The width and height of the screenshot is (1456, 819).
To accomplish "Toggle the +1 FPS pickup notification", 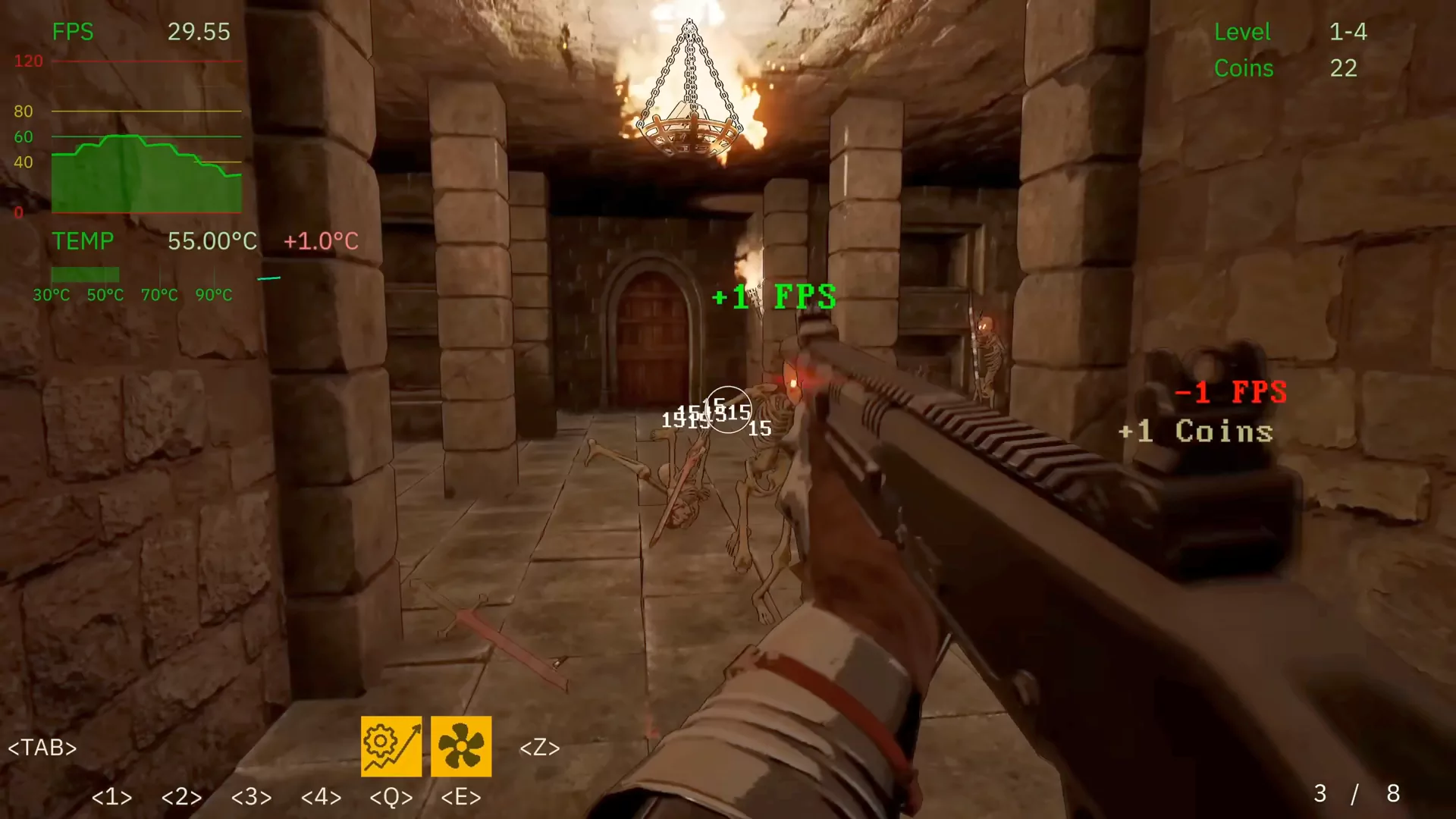I will 774,297.
